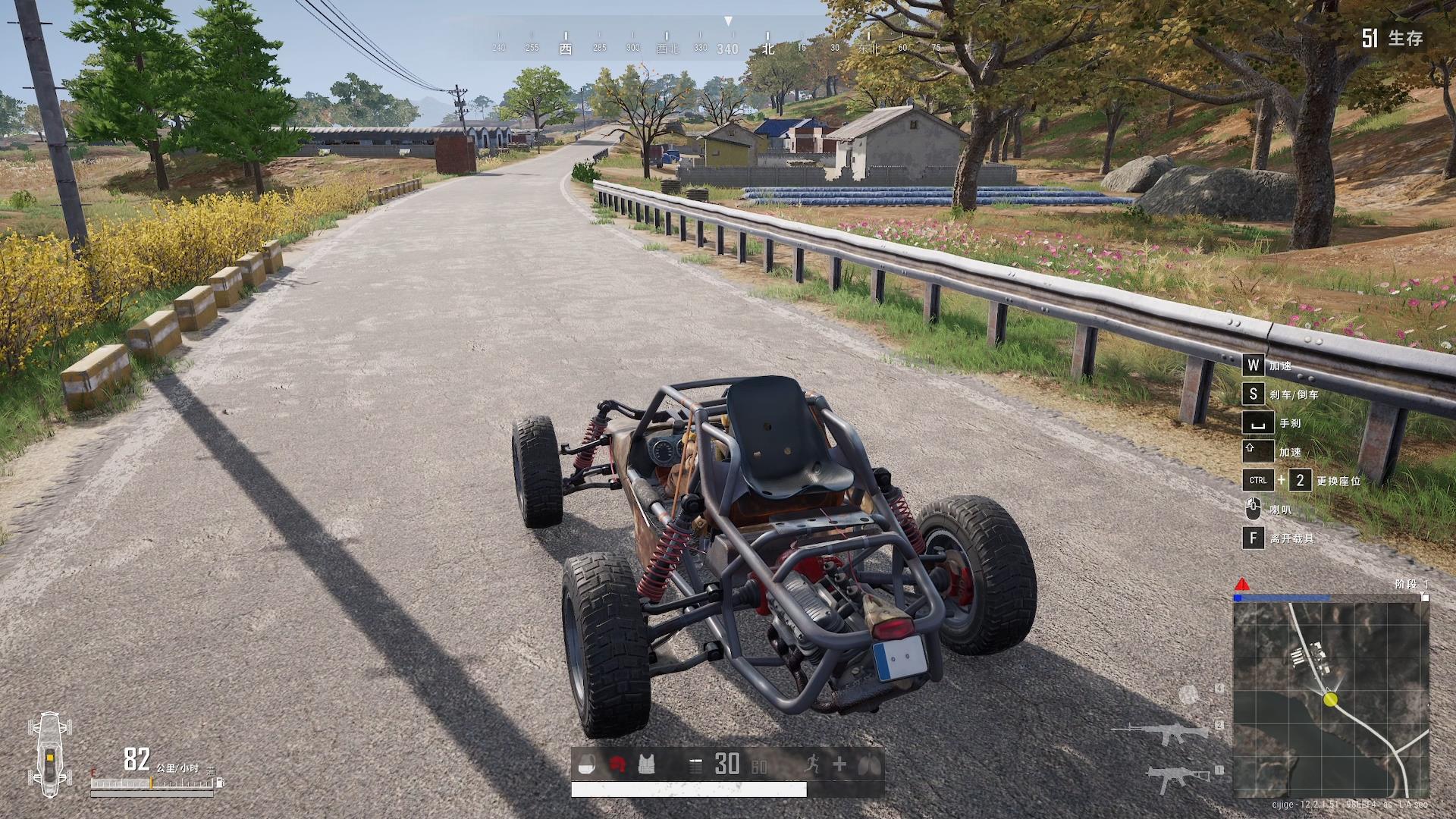This screenshot has height=819, width=1456.
Task: Click the buggy seat diagram
Action: coord(49,755)
